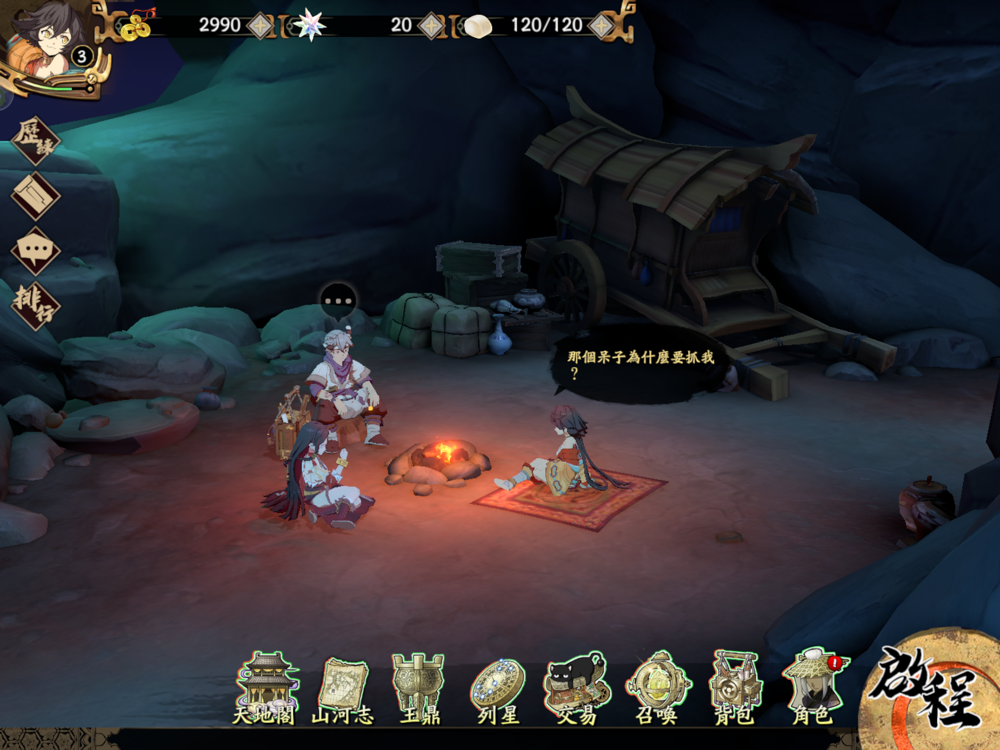1000x750 pixels.
Task: Open the 召喚 summon menu
Action: pos(656,687)
